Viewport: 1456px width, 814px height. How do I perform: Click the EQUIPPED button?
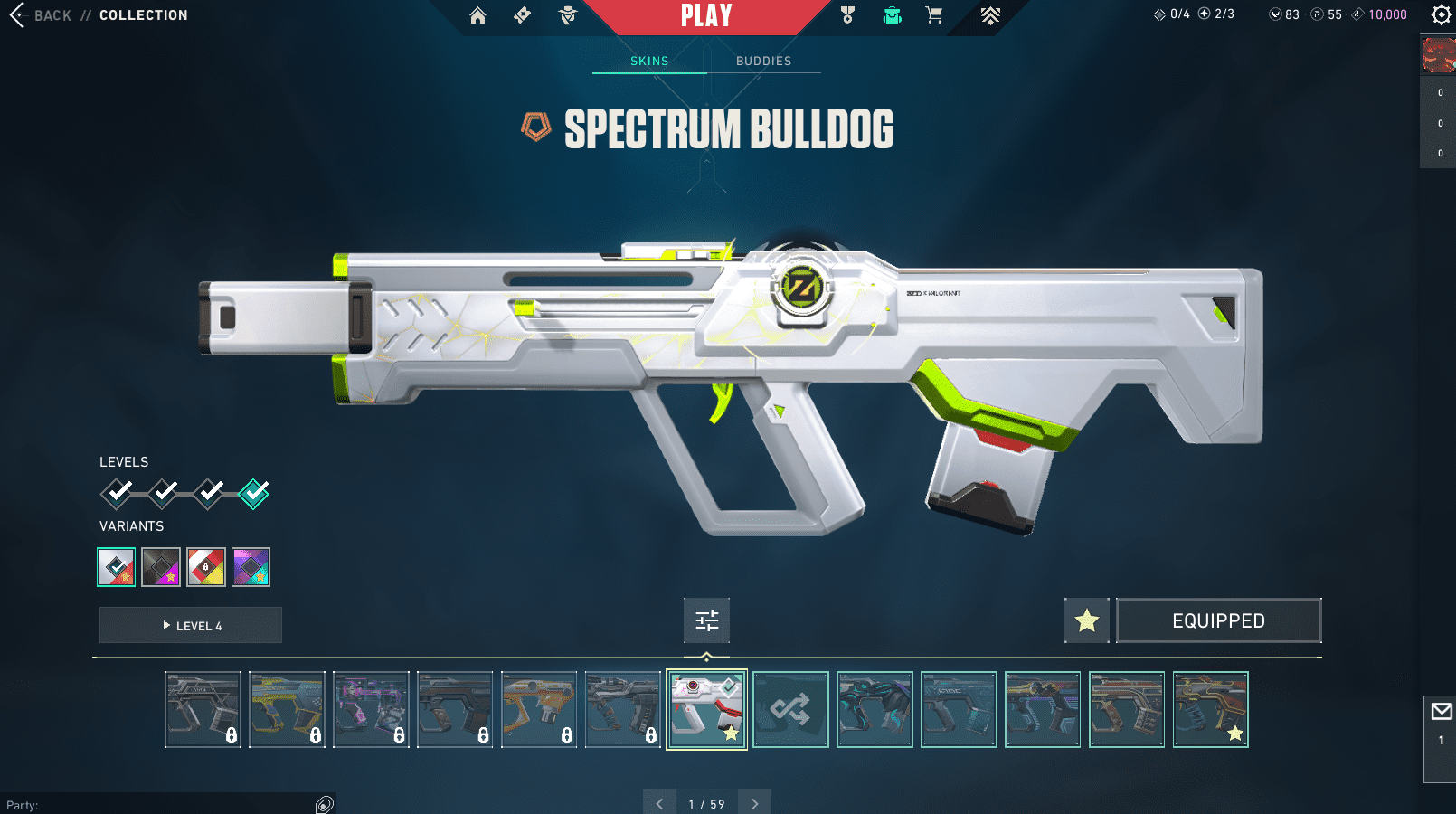coord(1218,620)
